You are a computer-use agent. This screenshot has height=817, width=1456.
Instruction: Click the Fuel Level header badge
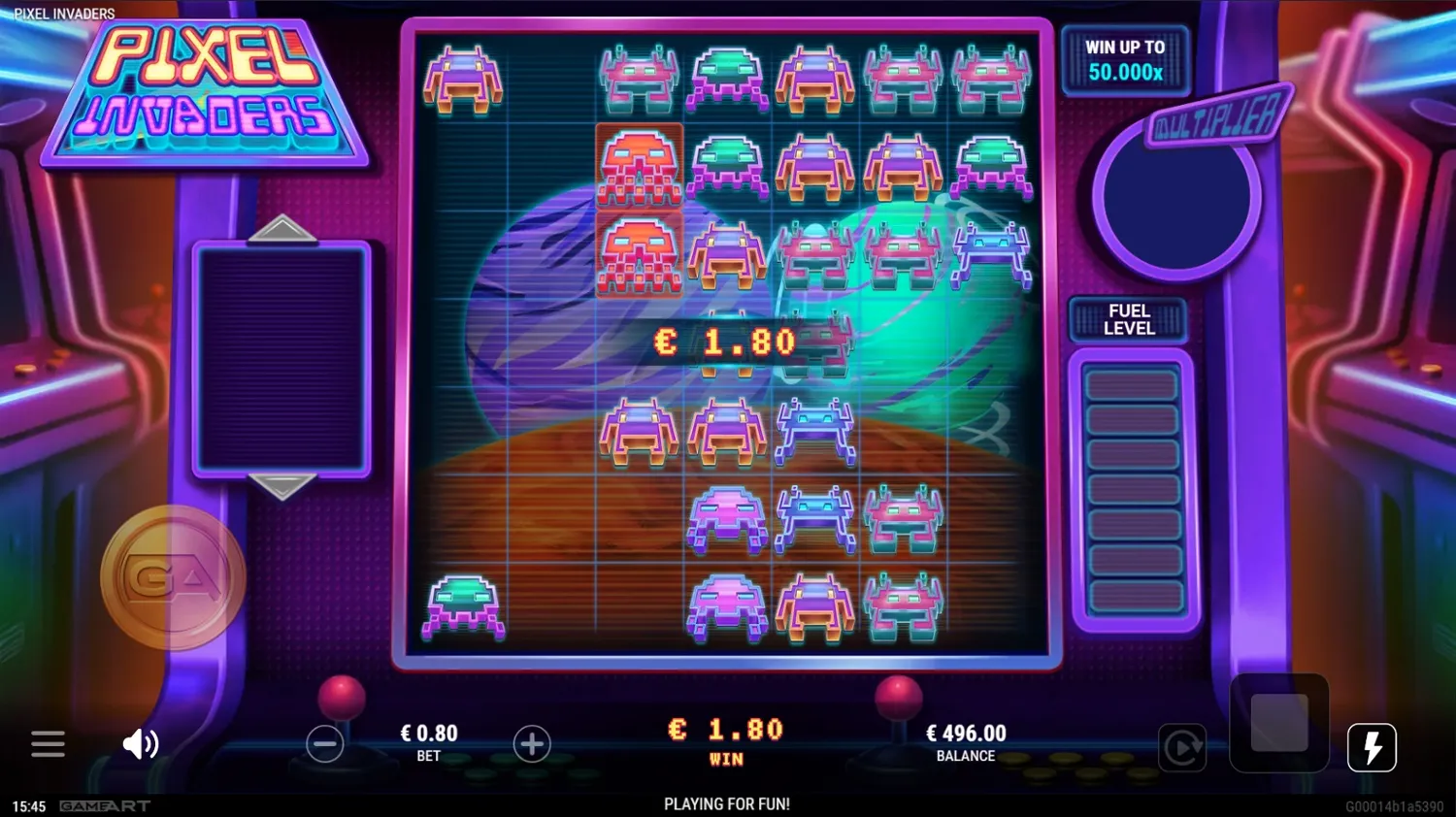point(1128,318)
